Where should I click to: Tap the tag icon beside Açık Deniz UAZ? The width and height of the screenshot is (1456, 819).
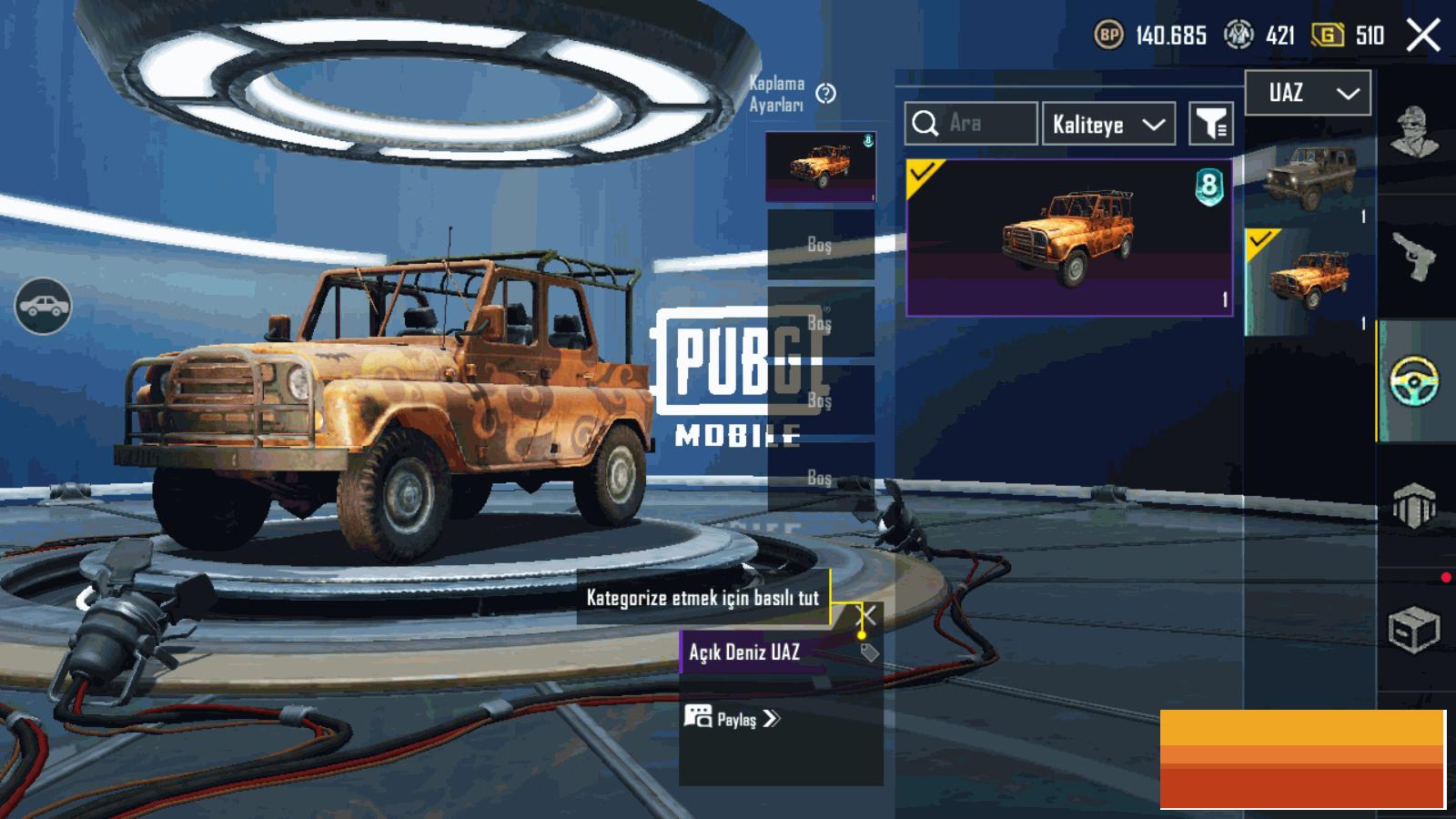(x=869, y=652)
